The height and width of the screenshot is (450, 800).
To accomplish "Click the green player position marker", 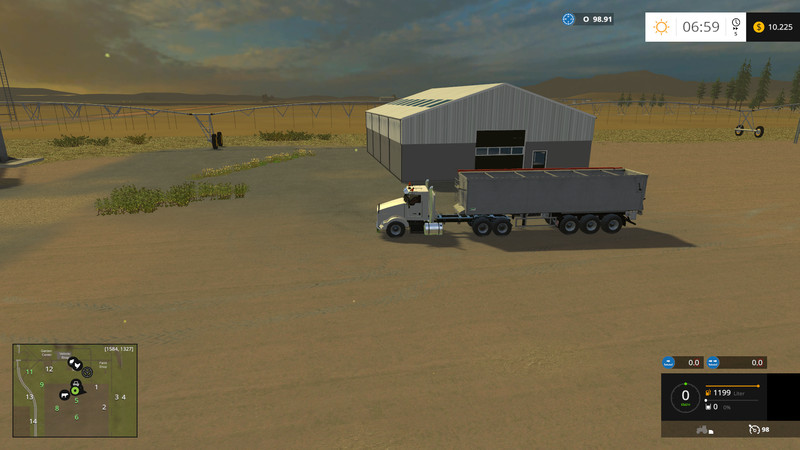I will [x=74, y=390].
